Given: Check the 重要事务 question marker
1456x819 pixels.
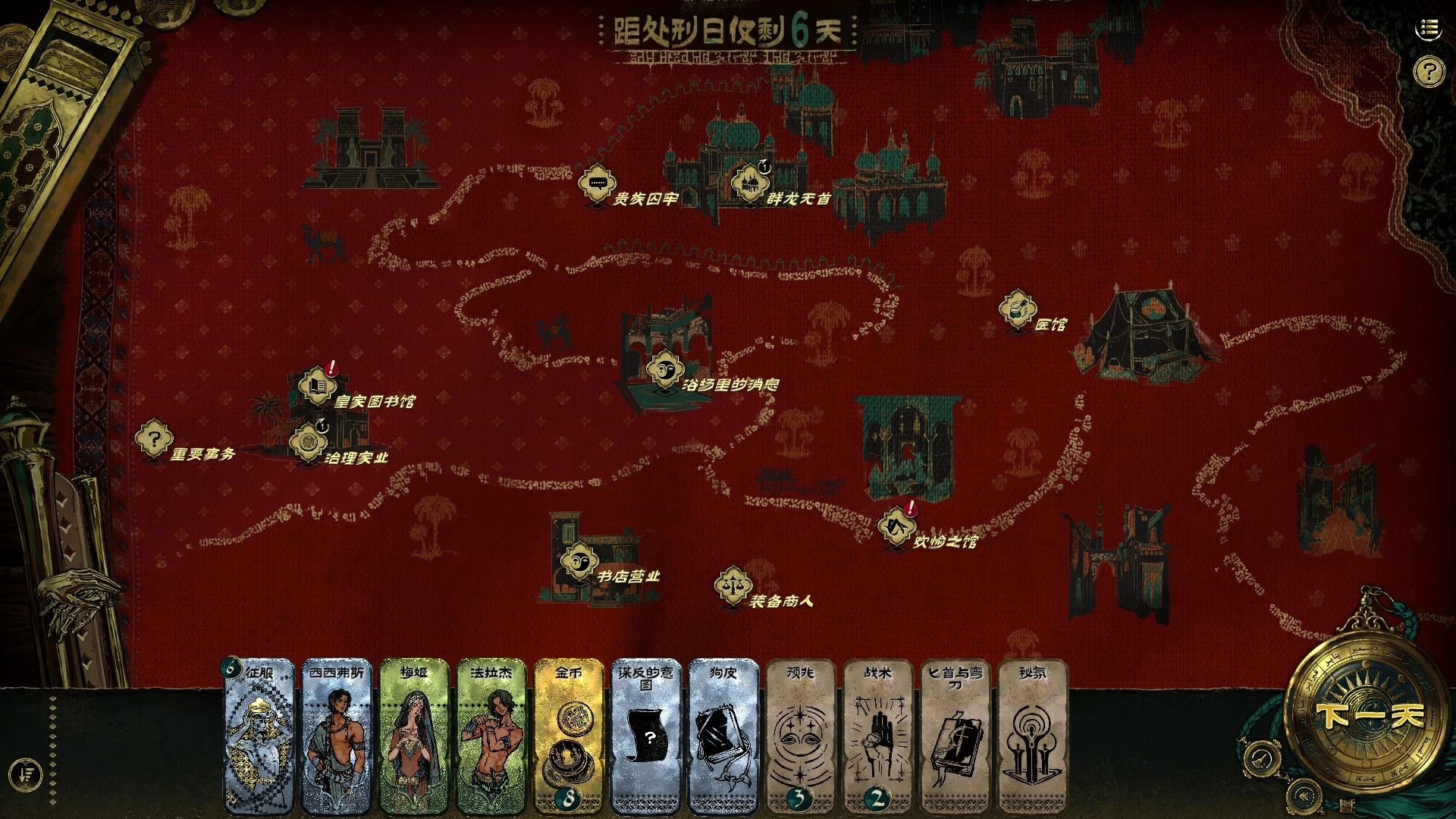Looking at the screenshot, I should tap(154, 439).
